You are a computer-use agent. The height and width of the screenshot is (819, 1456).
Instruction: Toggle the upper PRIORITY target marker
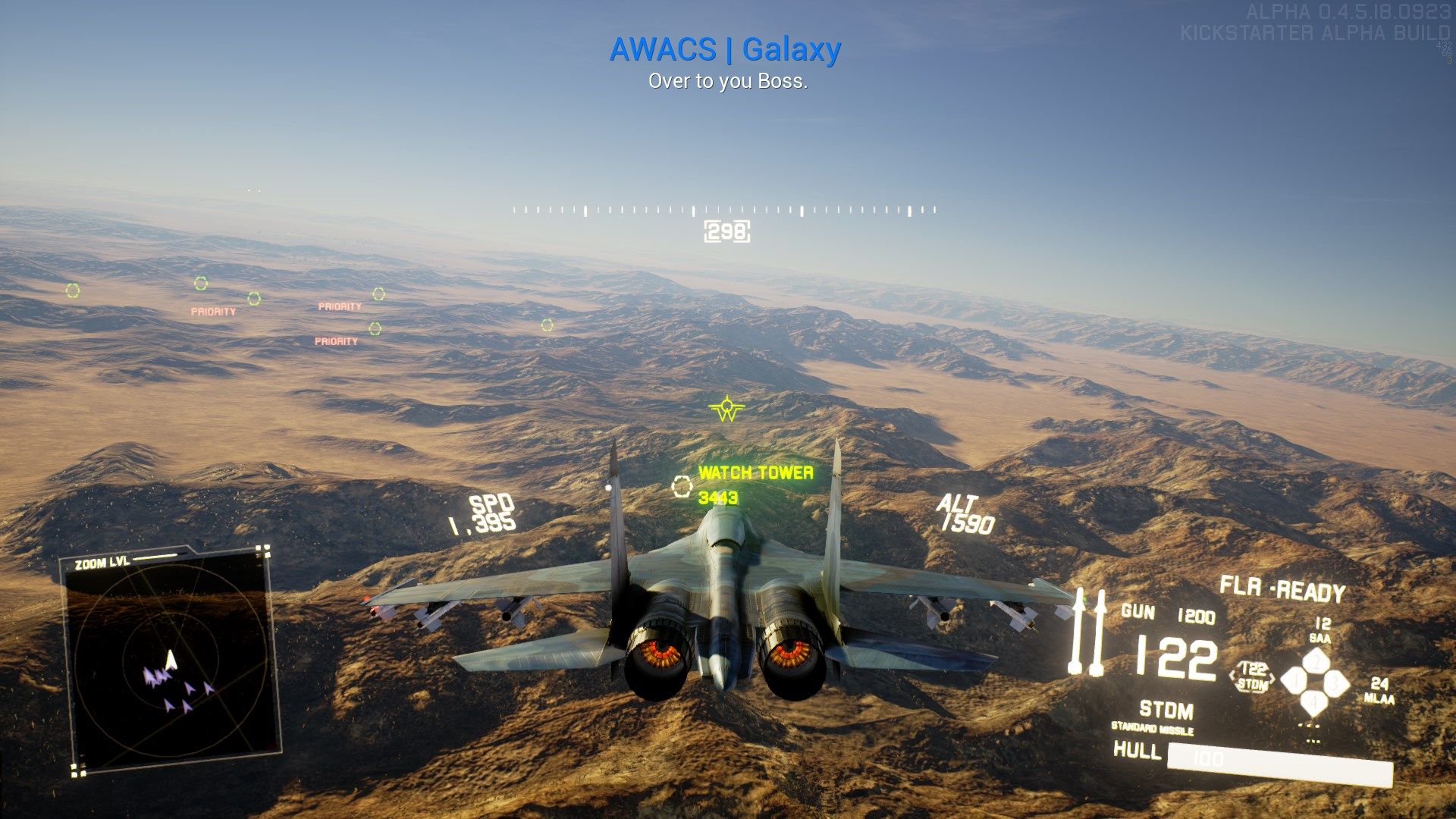pos(339,307)
